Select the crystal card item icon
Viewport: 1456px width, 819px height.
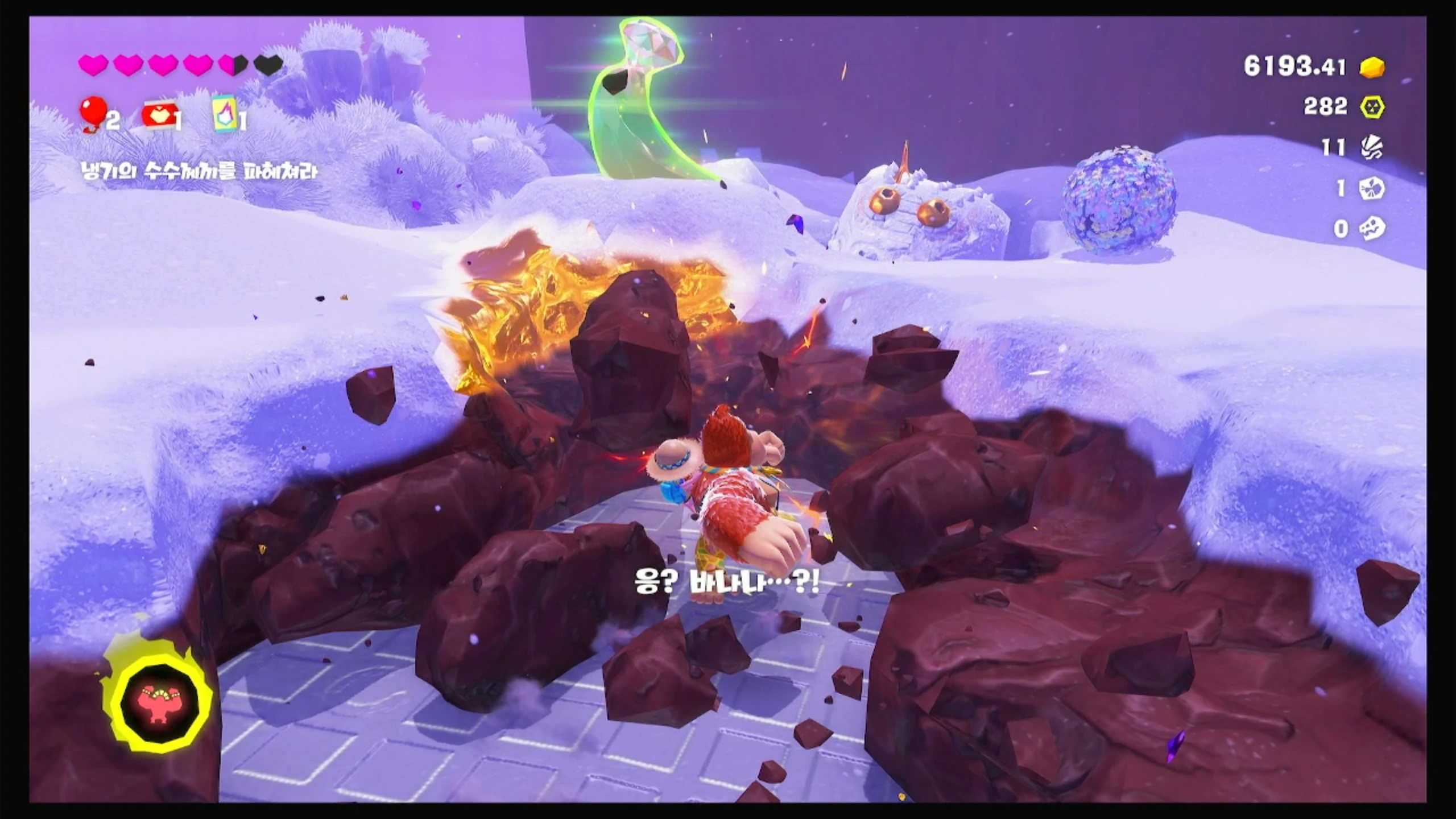pos(225,113)
